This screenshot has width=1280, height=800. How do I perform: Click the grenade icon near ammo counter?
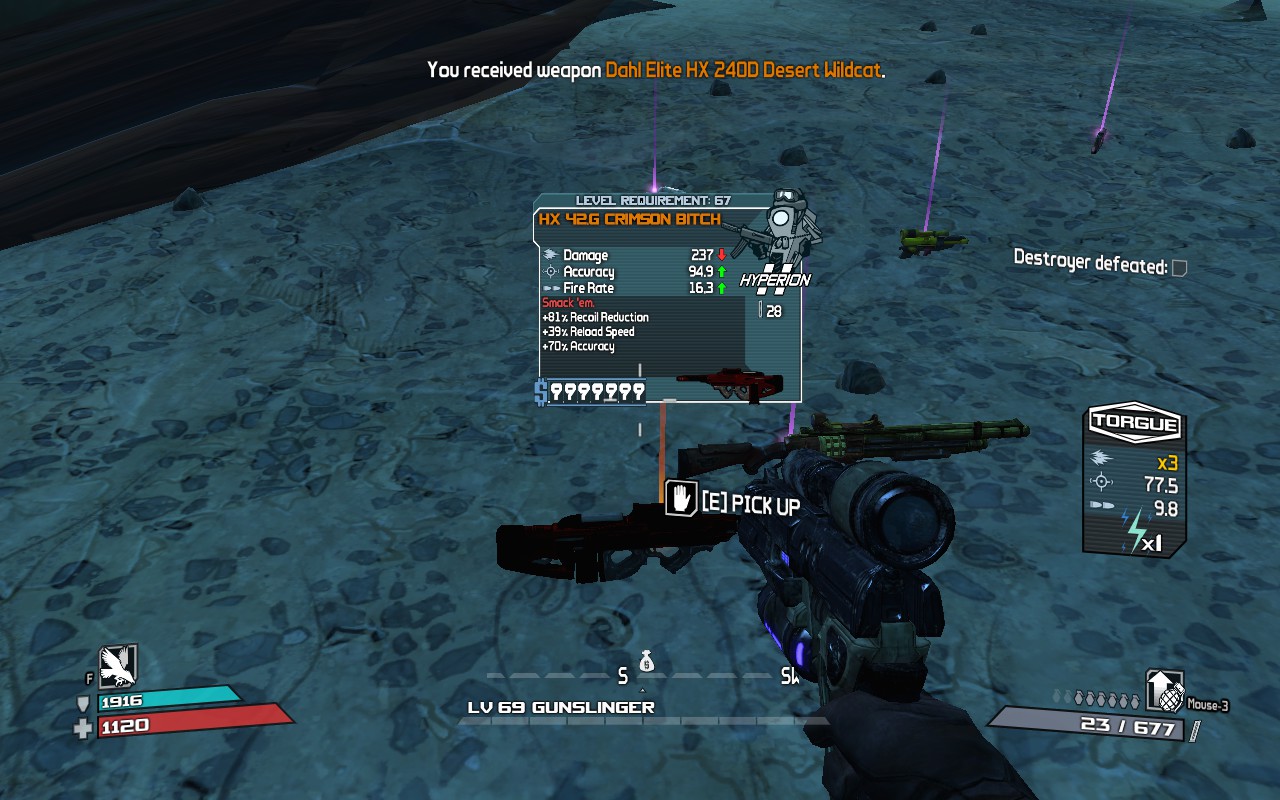(x=1164, y=691)
